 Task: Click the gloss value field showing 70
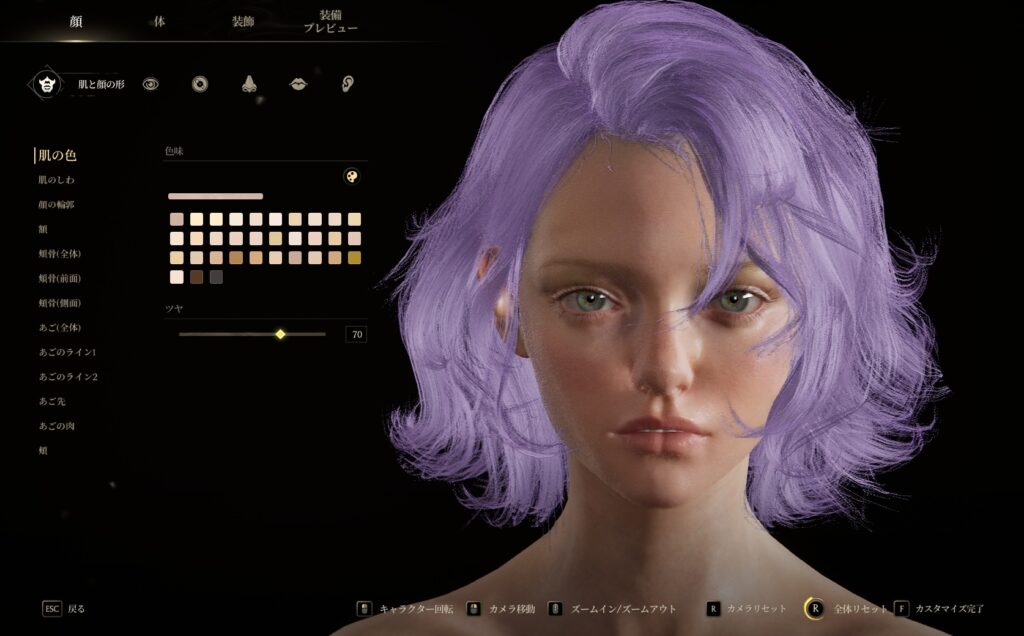coord(356,334)
